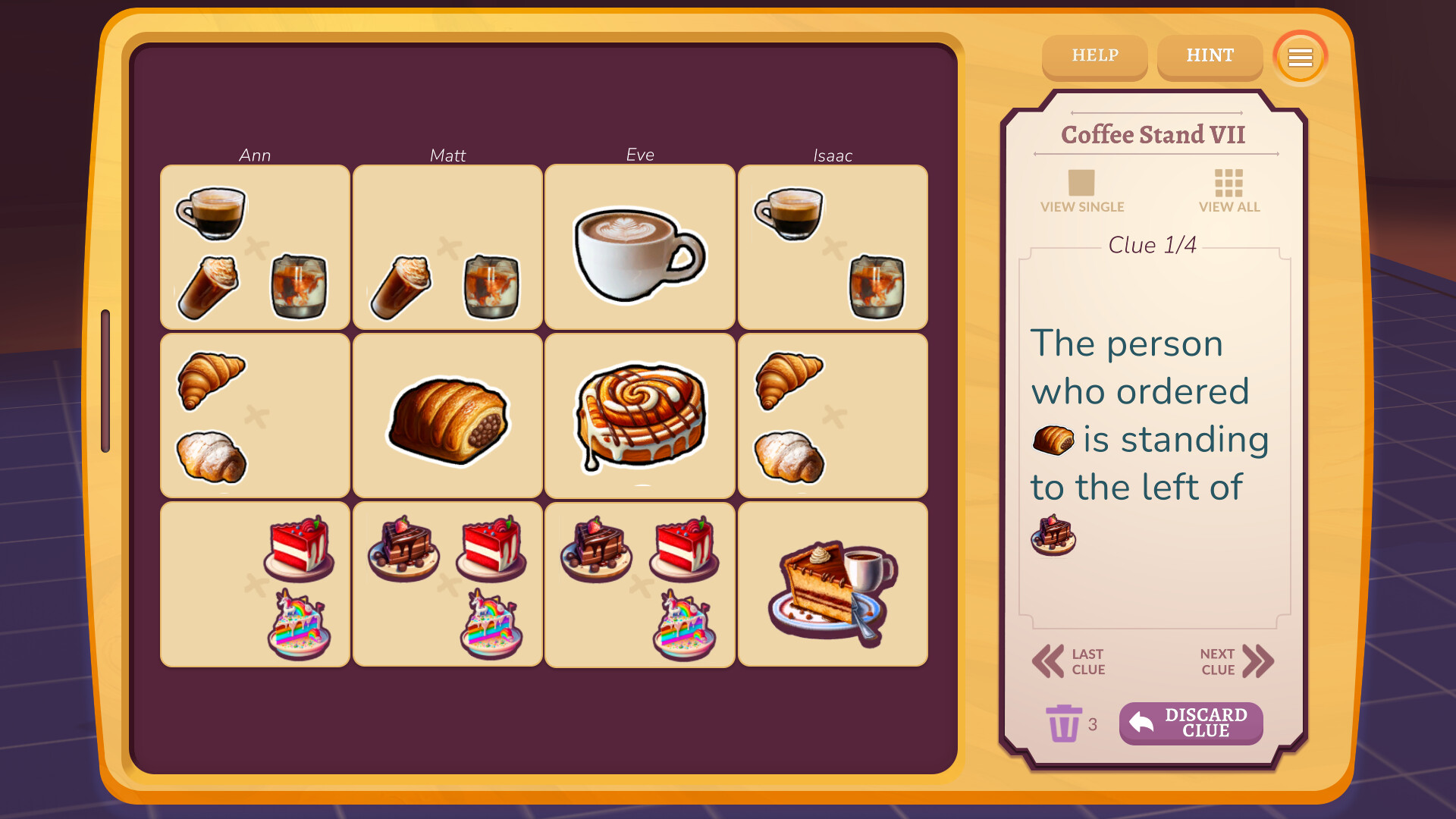Toggle View Single mode
The width and height of the screenshot is (1456, 819).
(1082, 190)
